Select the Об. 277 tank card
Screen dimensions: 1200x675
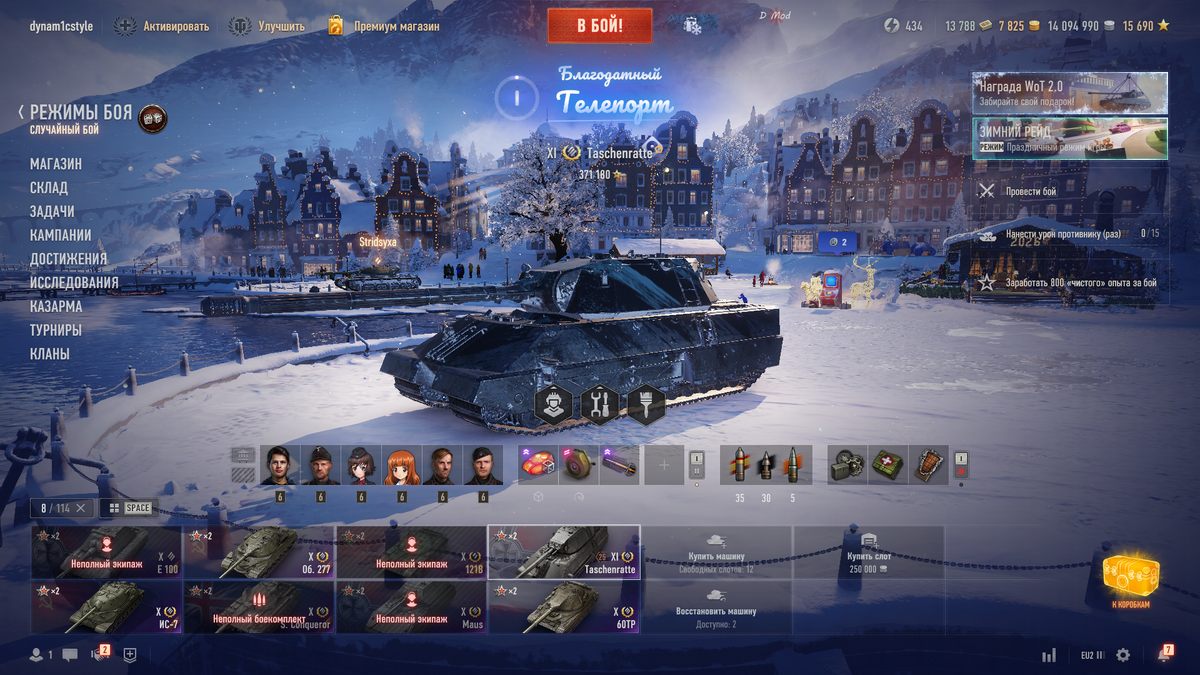260,553
